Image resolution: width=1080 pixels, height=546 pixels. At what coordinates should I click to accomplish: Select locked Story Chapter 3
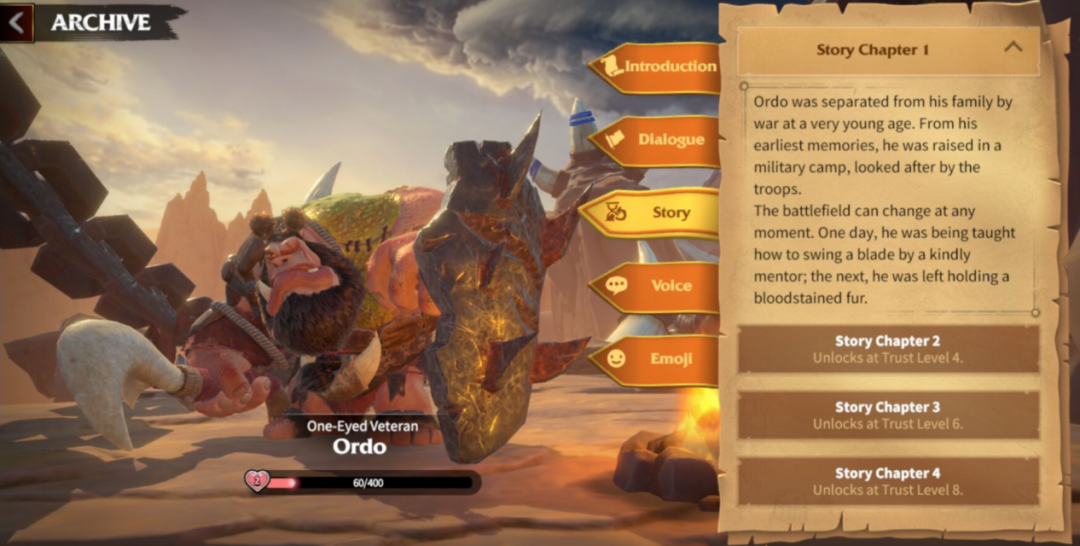pos(888,414)
